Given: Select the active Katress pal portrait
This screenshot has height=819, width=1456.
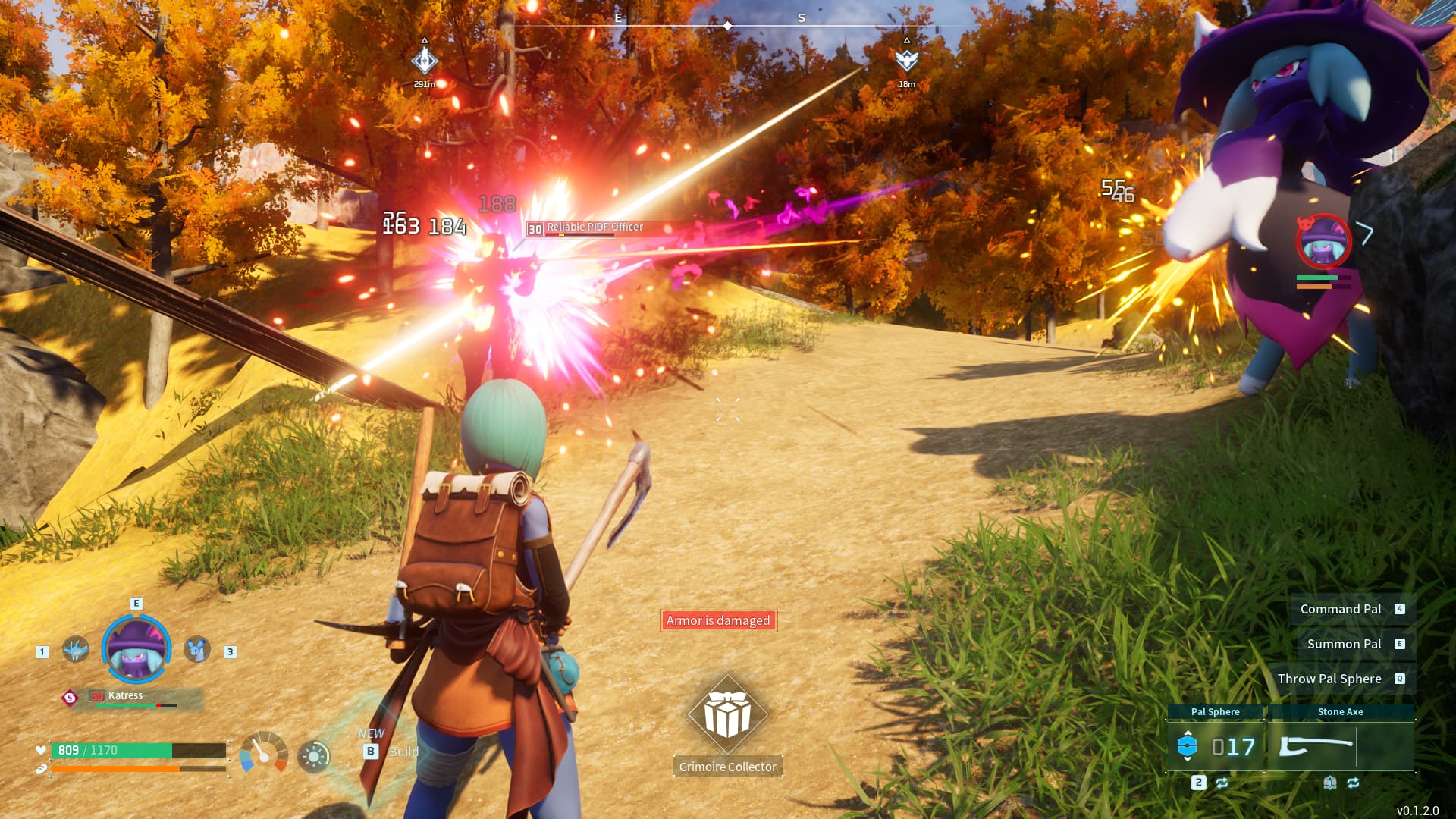Looking at the screenshot, I should 136,650.
